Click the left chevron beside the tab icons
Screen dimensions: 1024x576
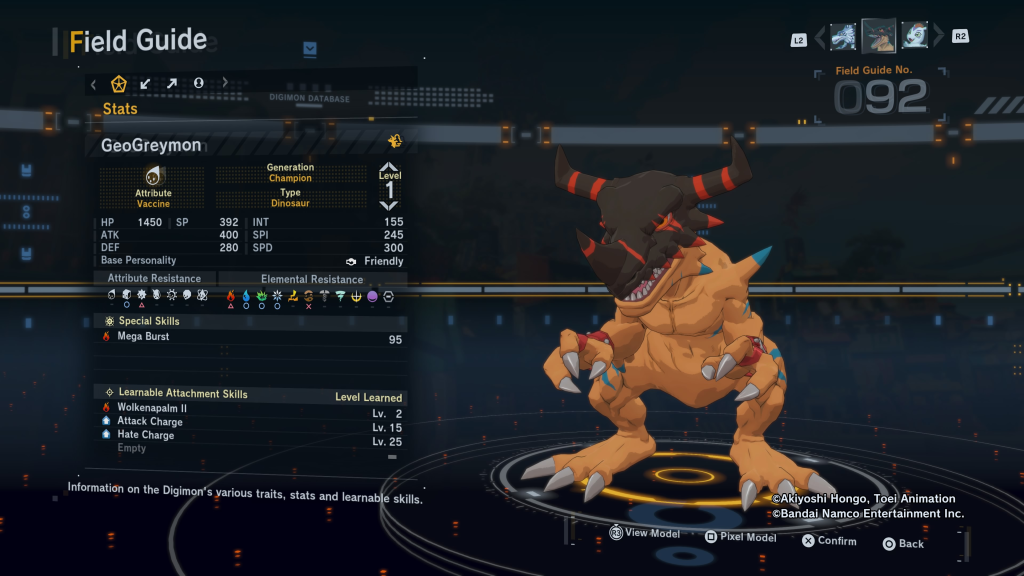[x=93, y=83]
